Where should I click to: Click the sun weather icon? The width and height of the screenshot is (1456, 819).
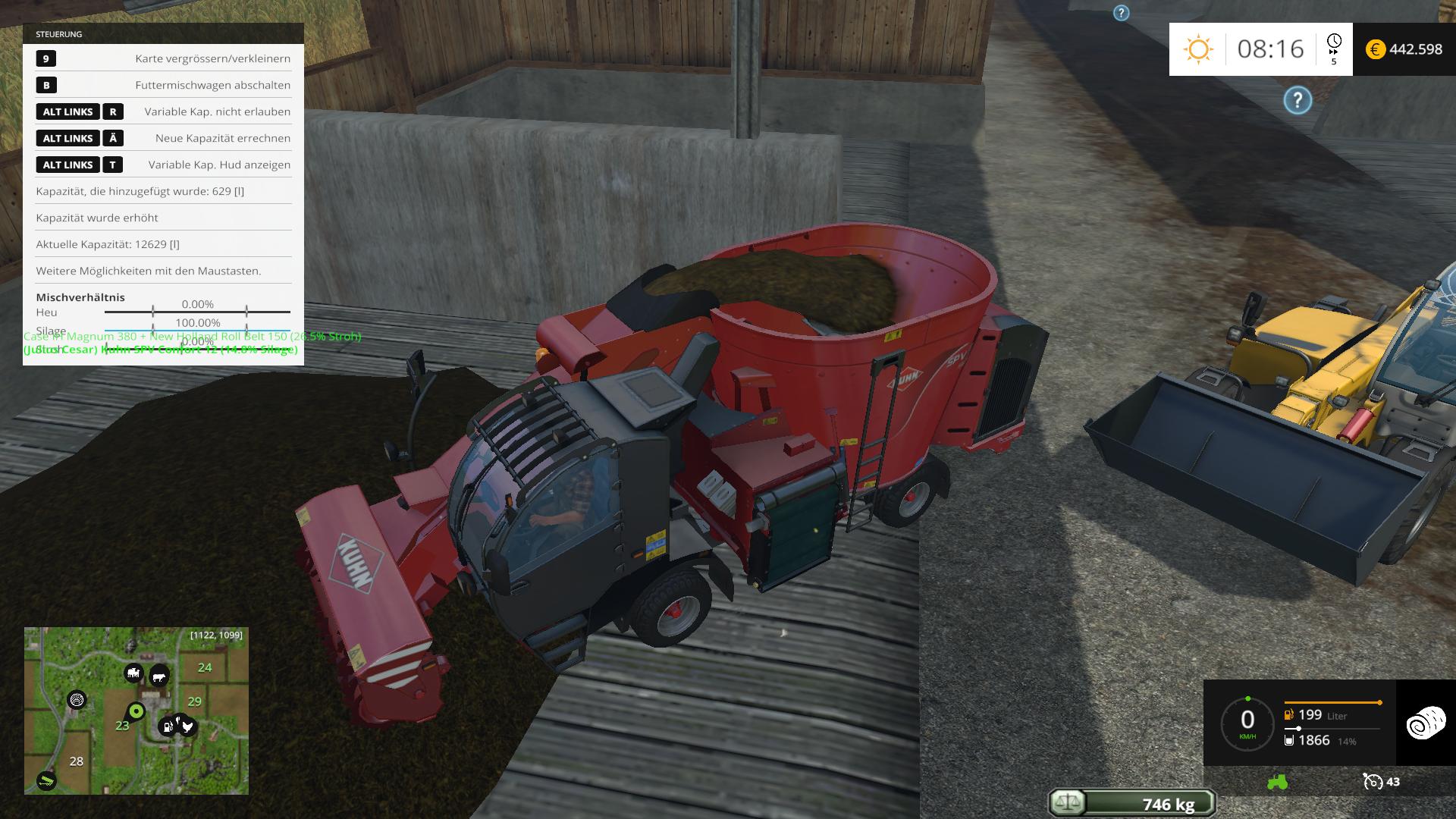(x=1198, y=49)
